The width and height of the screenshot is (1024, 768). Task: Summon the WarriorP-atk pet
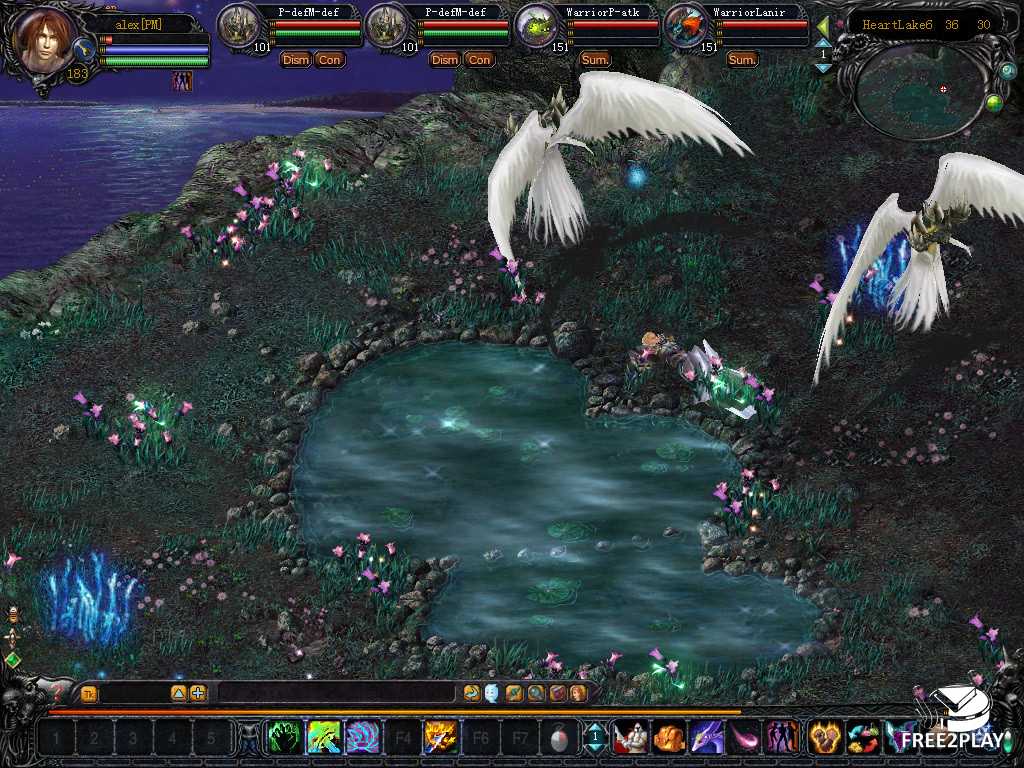(595, 60)
